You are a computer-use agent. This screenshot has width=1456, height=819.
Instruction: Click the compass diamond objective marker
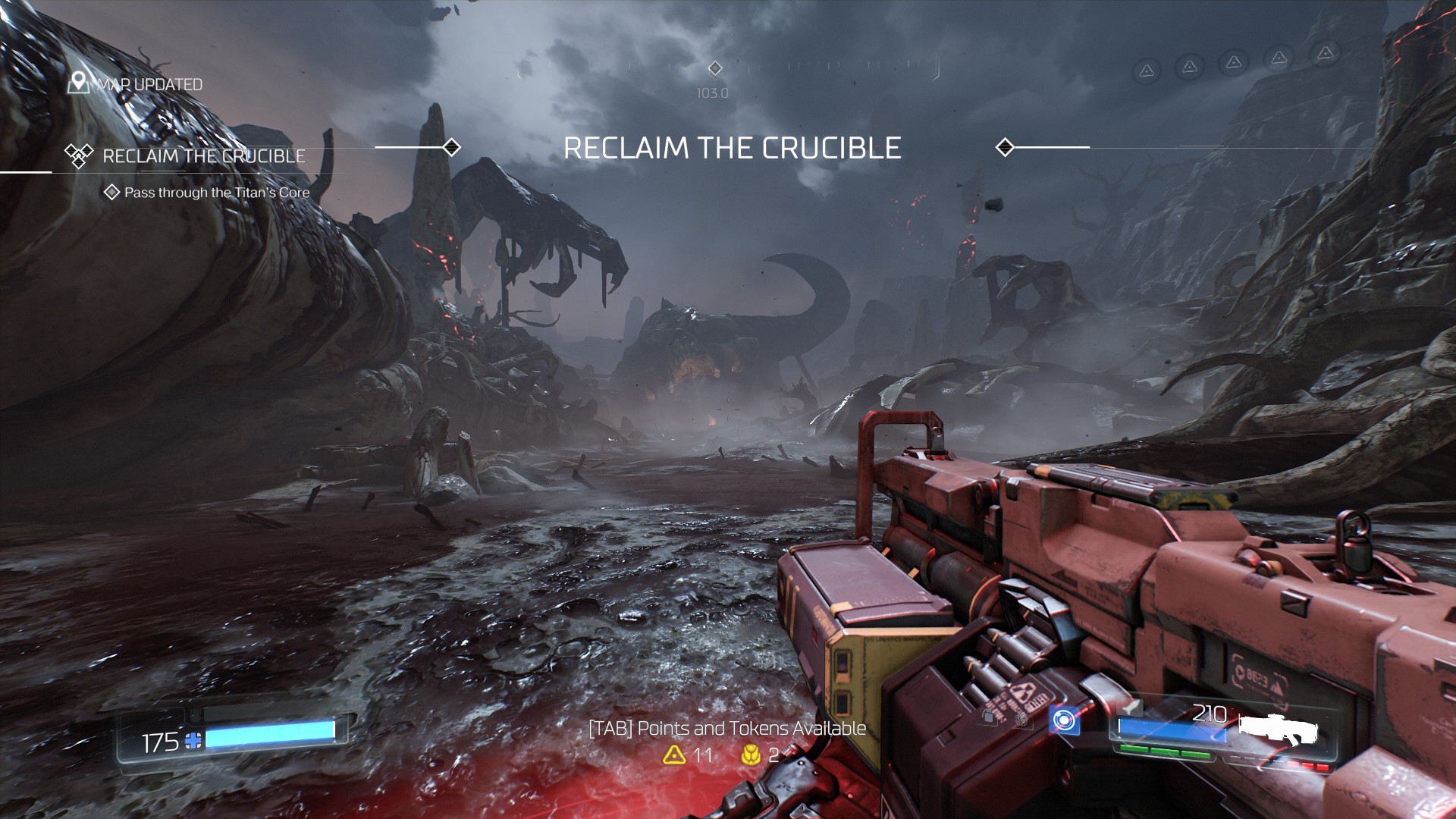(714, 69)
